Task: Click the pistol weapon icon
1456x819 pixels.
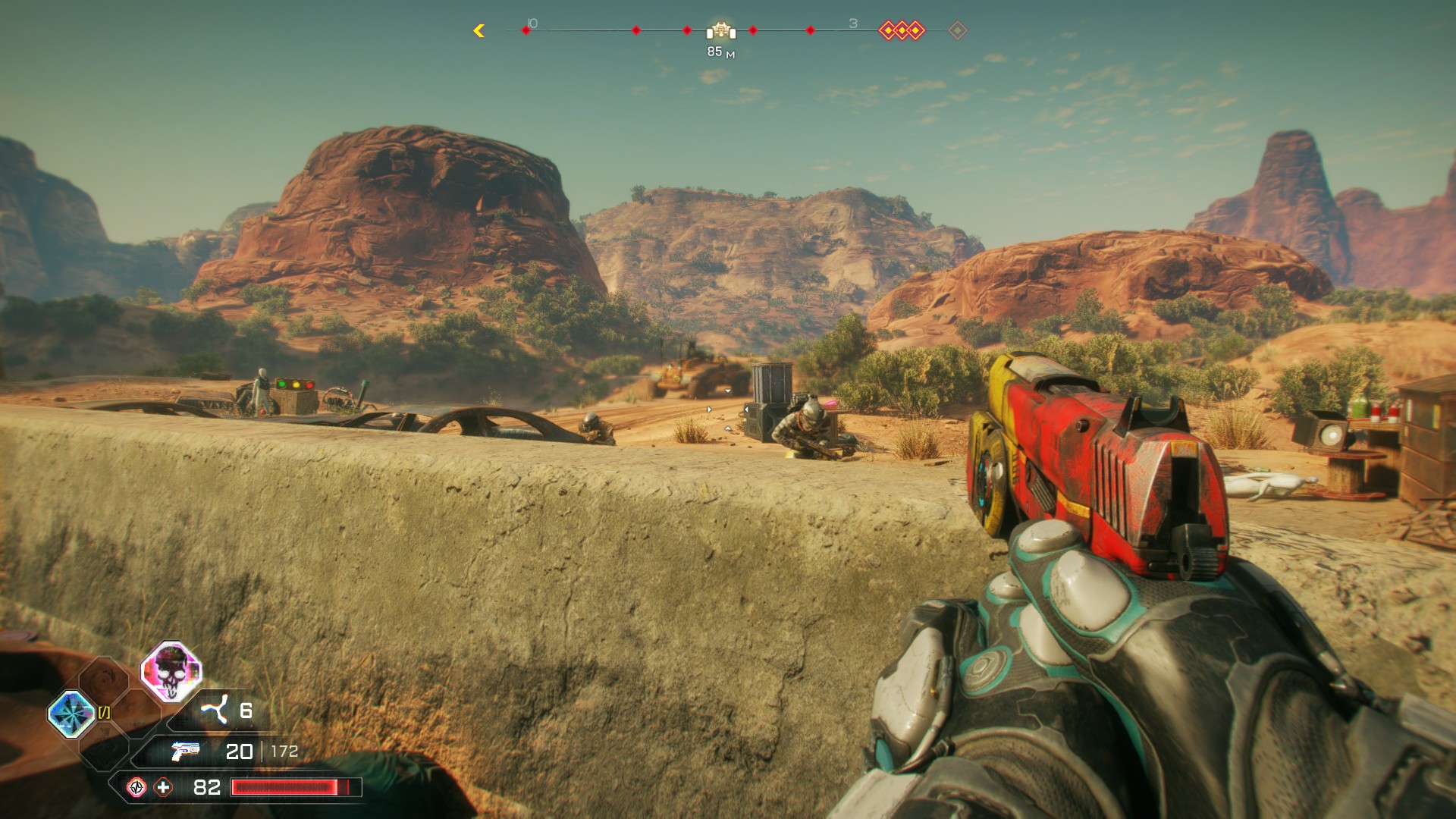Action: pos(185,751)
